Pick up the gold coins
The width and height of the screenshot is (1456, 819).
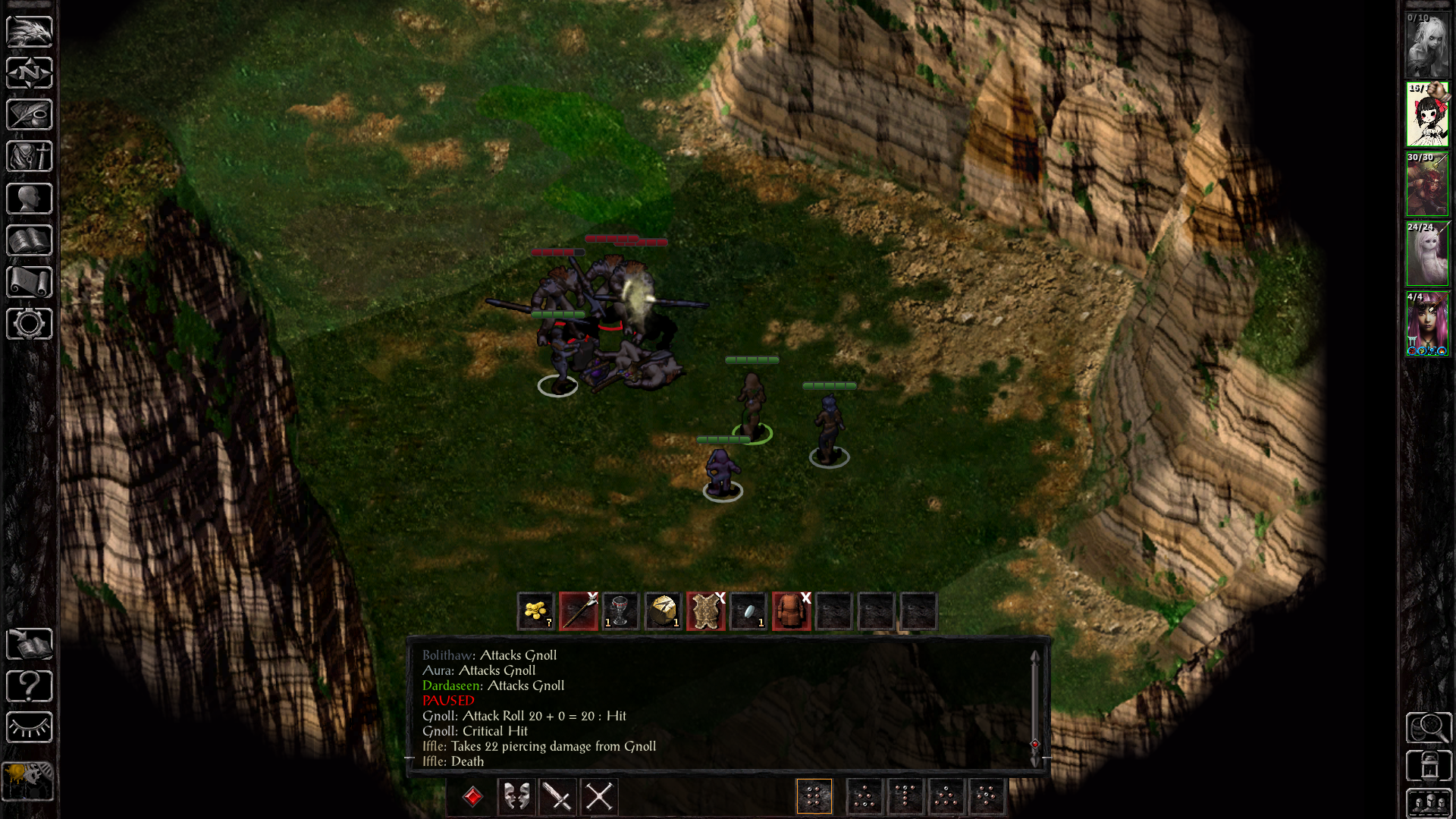(536, 611)
